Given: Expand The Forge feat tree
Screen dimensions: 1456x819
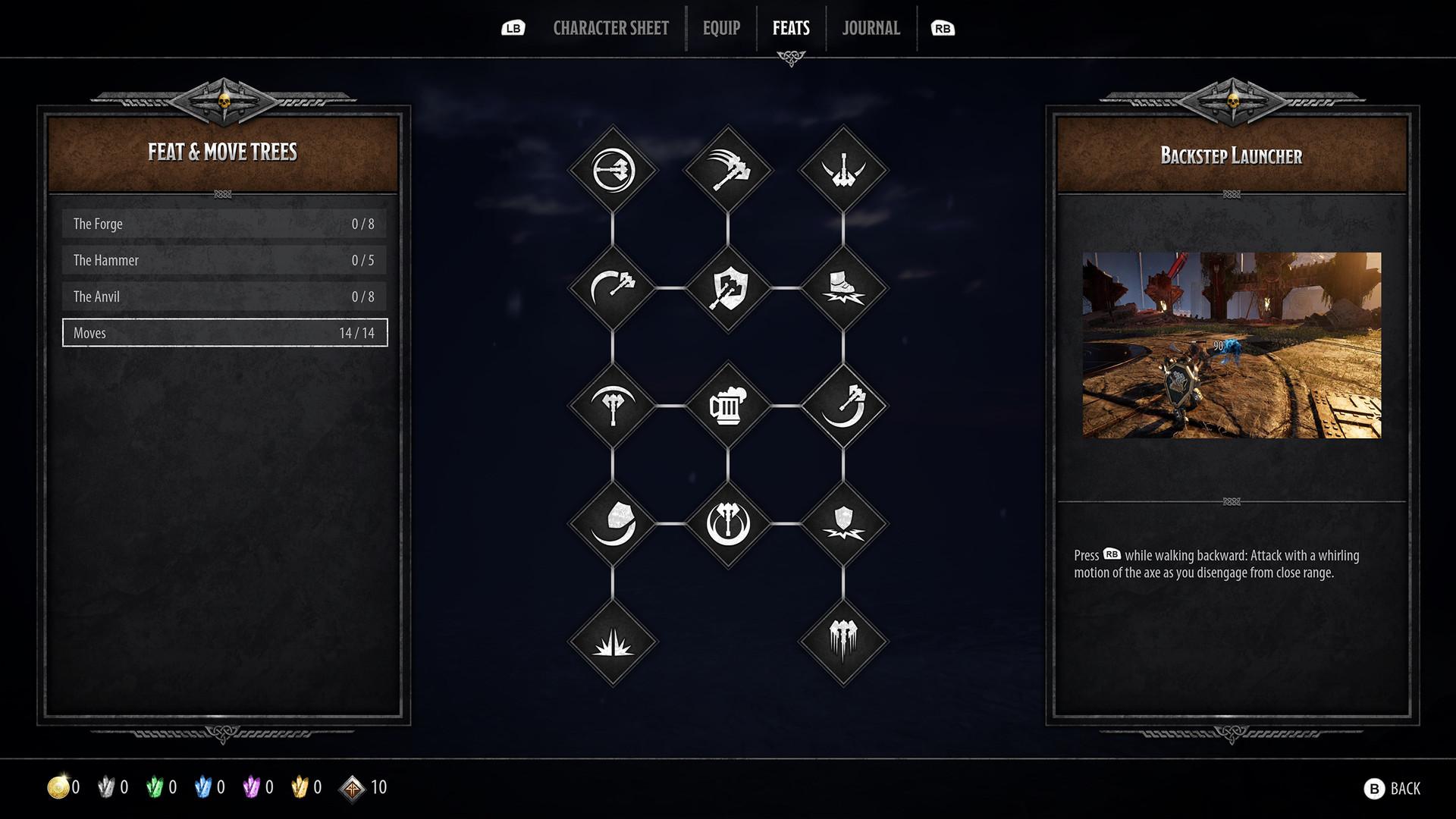Looking at the screenshot, I should coord(224,224).
